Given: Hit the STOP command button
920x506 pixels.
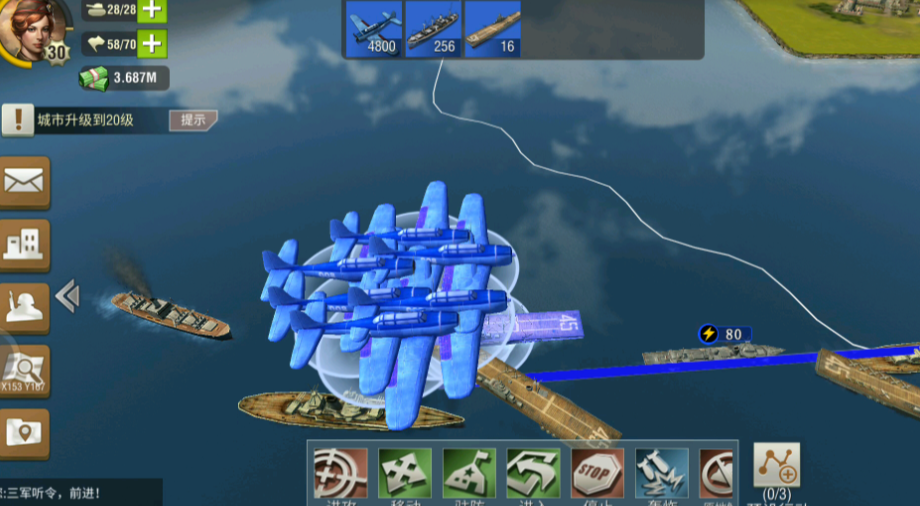Looking at the screenshot, I should click(597, 474).
